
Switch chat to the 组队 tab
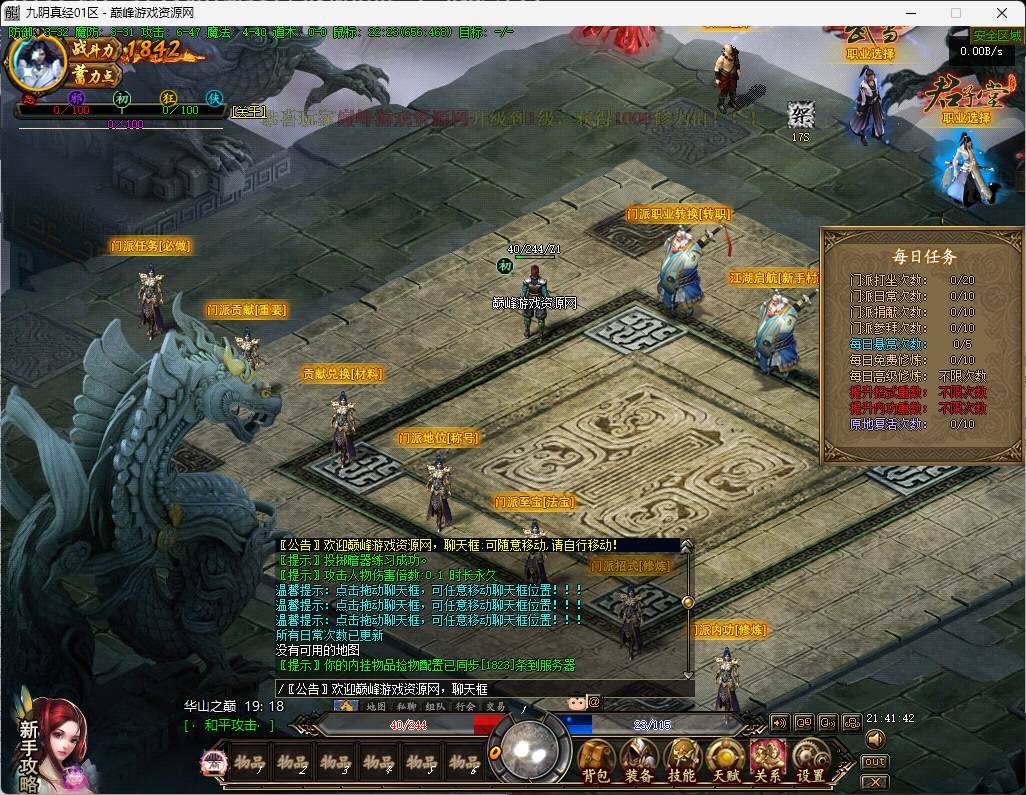click(x=434, y=706)
